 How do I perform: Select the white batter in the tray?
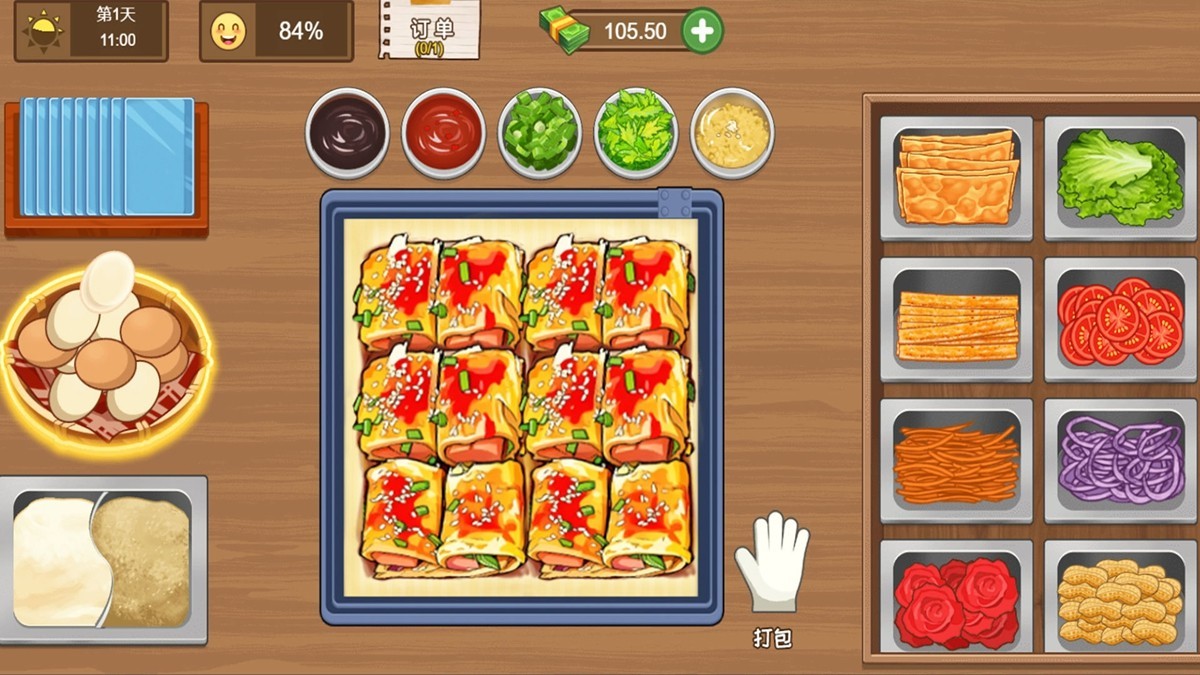[x=55, y=558]
